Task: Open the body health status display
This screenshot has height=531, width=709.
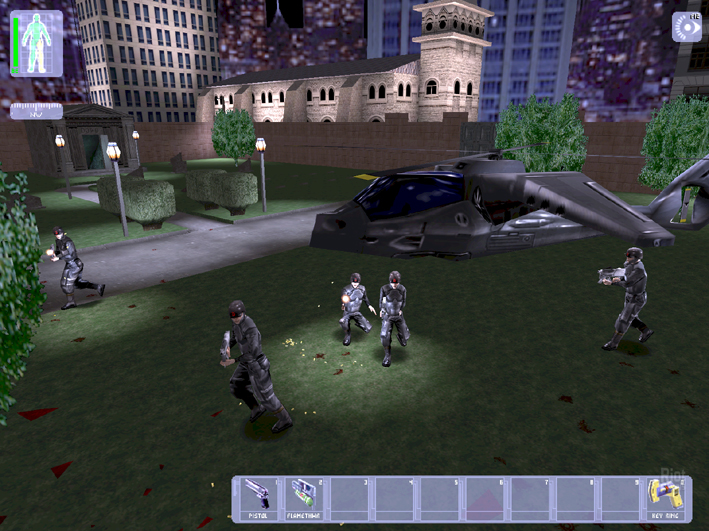Action: coord(36,44)
